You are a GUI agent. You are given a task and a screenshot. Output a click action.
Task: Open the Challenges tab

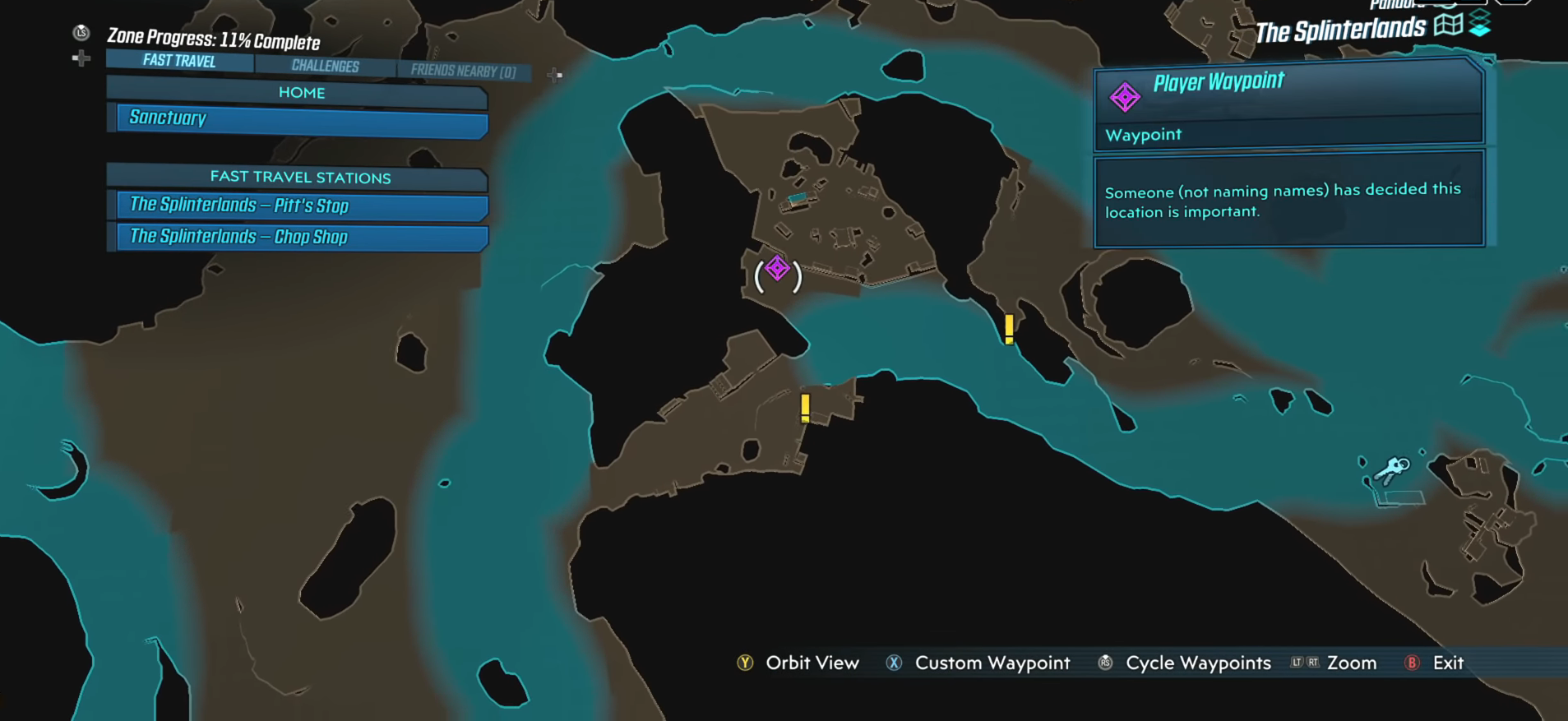pos(325,66)
